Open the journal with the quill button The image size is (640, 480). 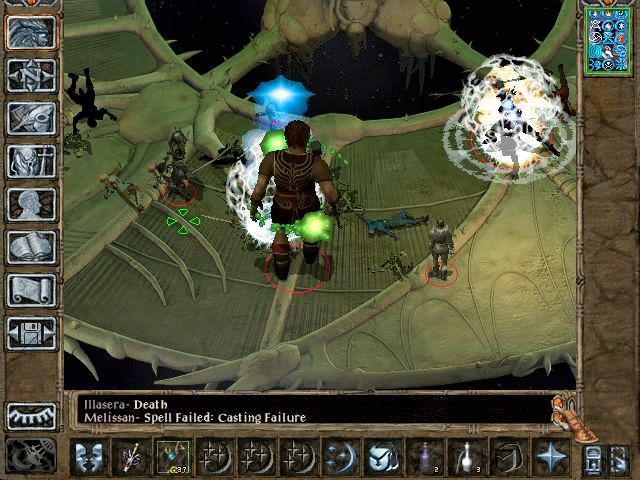tap(31, 117)
